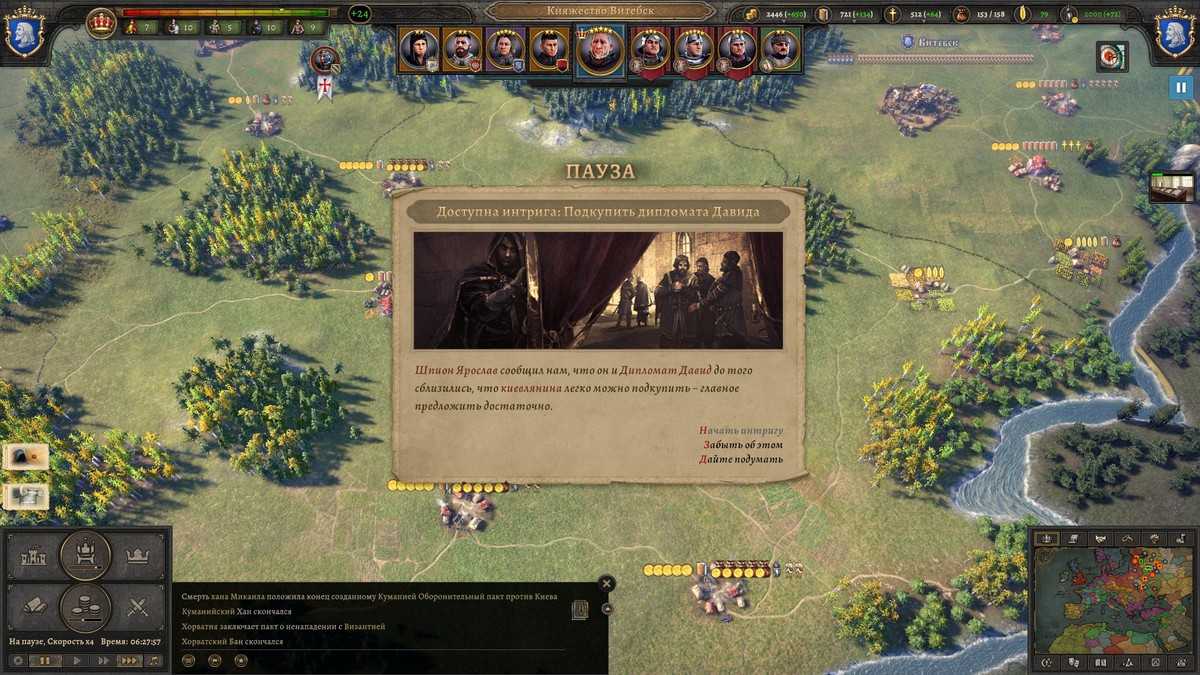Image resolution: width=1200 pixels, height=675 pixels.
Task: Set game speed to normal play
Action: (x=75, y=661)
